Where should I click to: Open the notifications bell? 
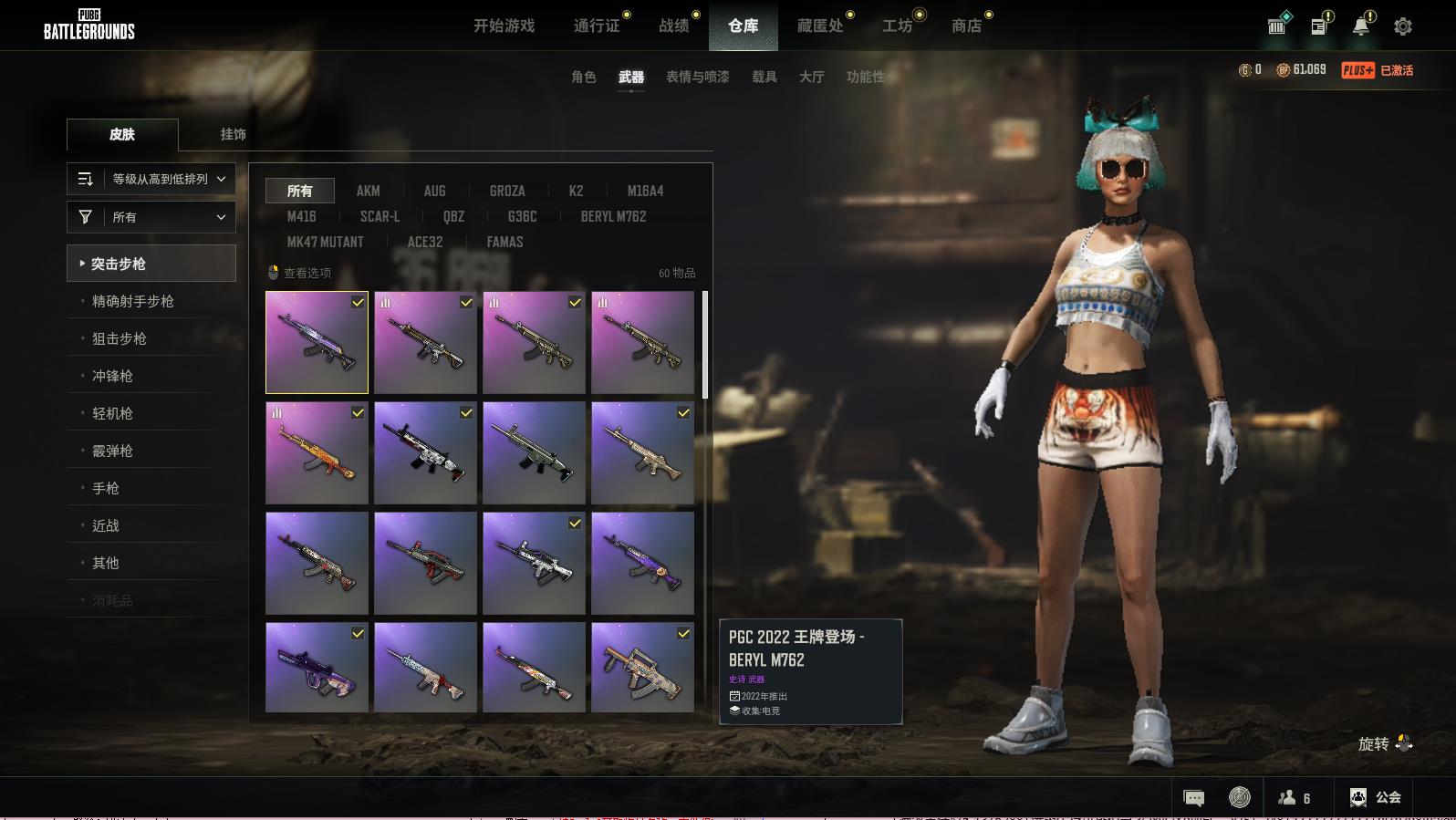point(1360,26)
